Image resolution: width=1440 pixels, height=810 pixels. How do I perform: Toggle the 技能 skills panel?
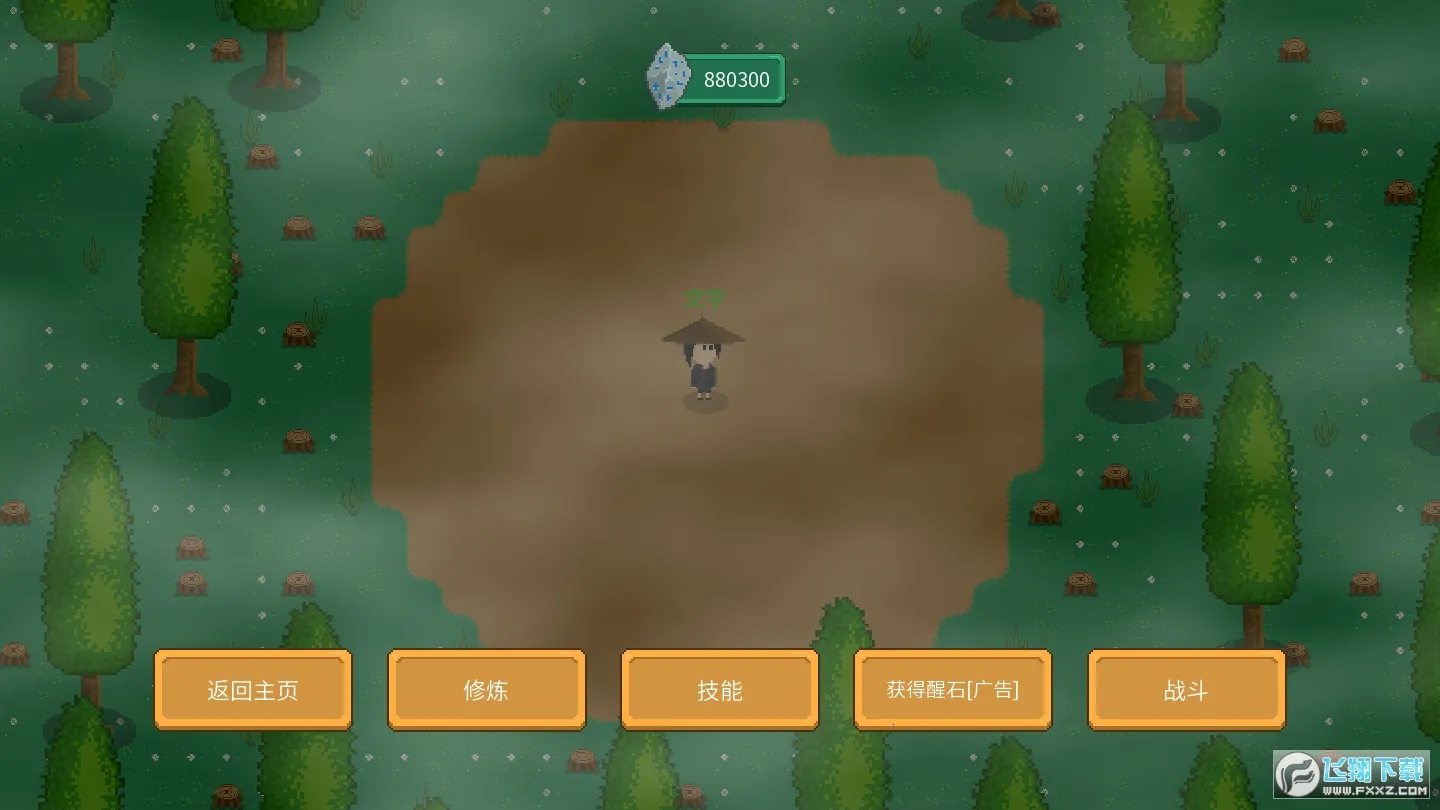(719, 690)
